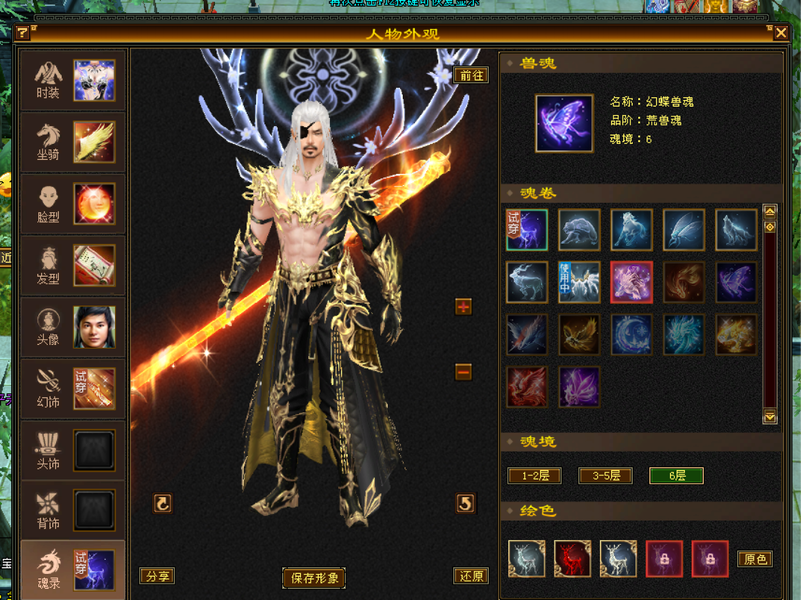The height and width of the screenshot is (600, 801).
Task: Open the 脸型 face shape category
Action: (72, 203)
